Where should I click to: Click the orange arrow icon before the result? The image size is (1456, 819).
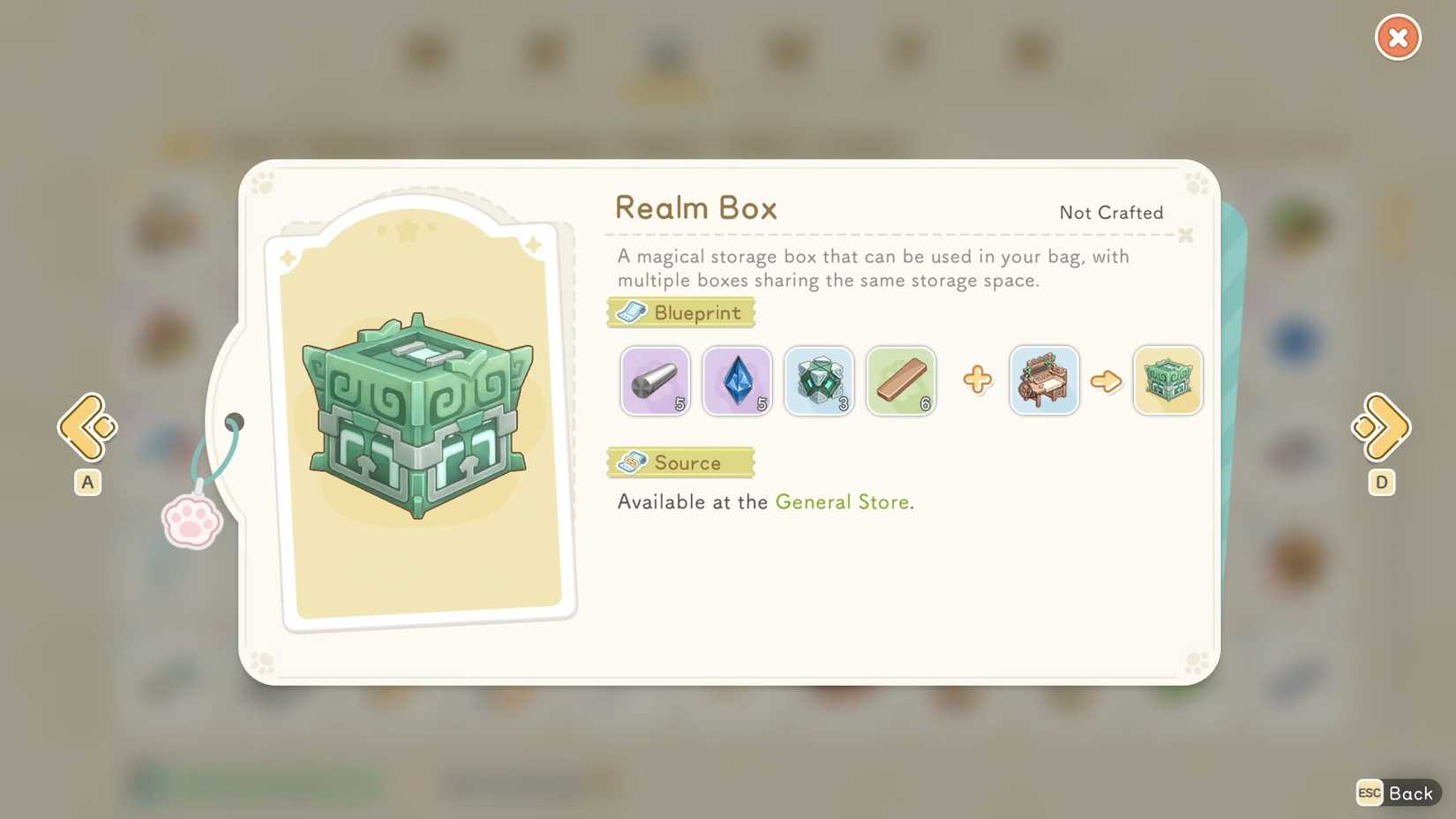[1107, 380]
